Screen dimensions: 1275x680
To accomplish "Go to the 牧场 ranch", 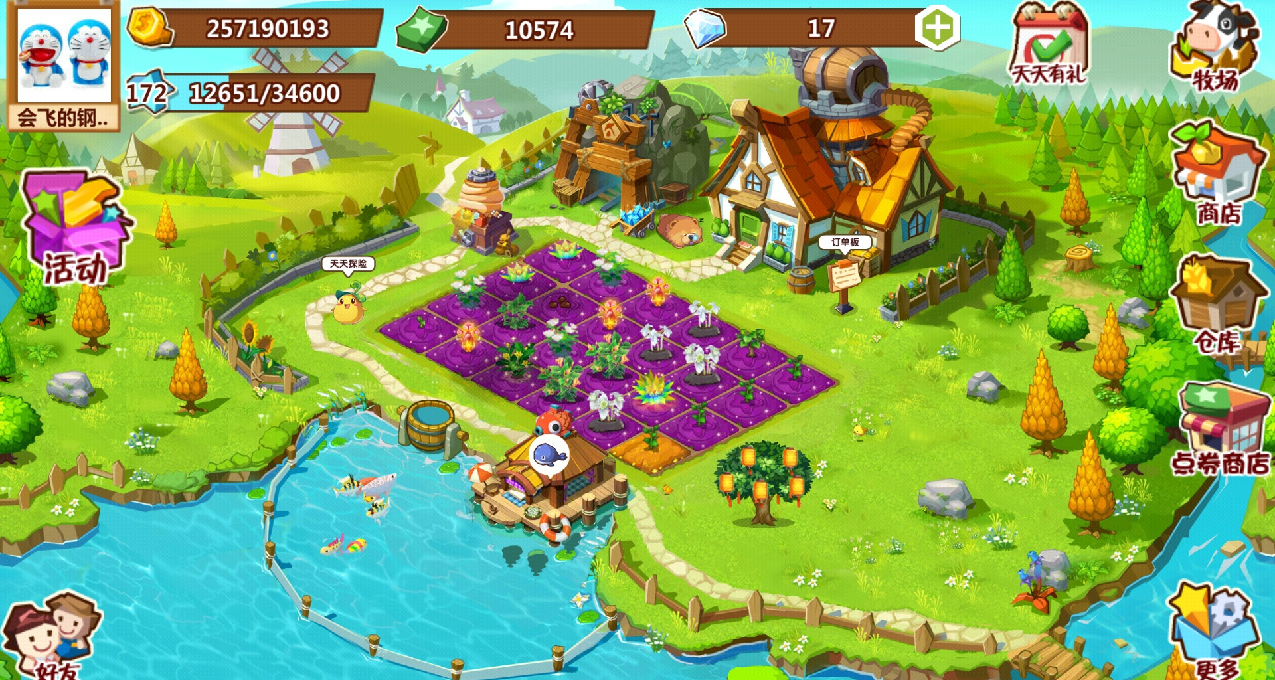I will coord(1215,45).
